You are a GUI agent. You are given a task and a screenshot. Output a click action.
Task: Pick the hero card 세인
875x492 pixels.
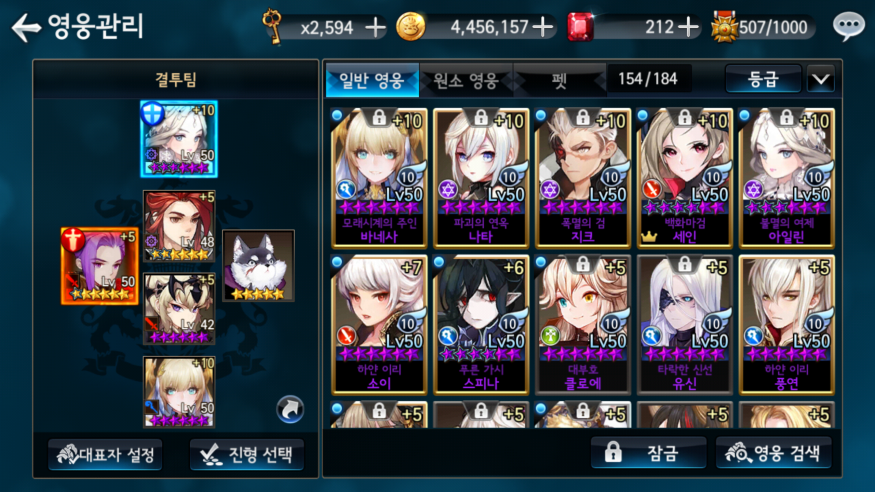tap(686, 178)
